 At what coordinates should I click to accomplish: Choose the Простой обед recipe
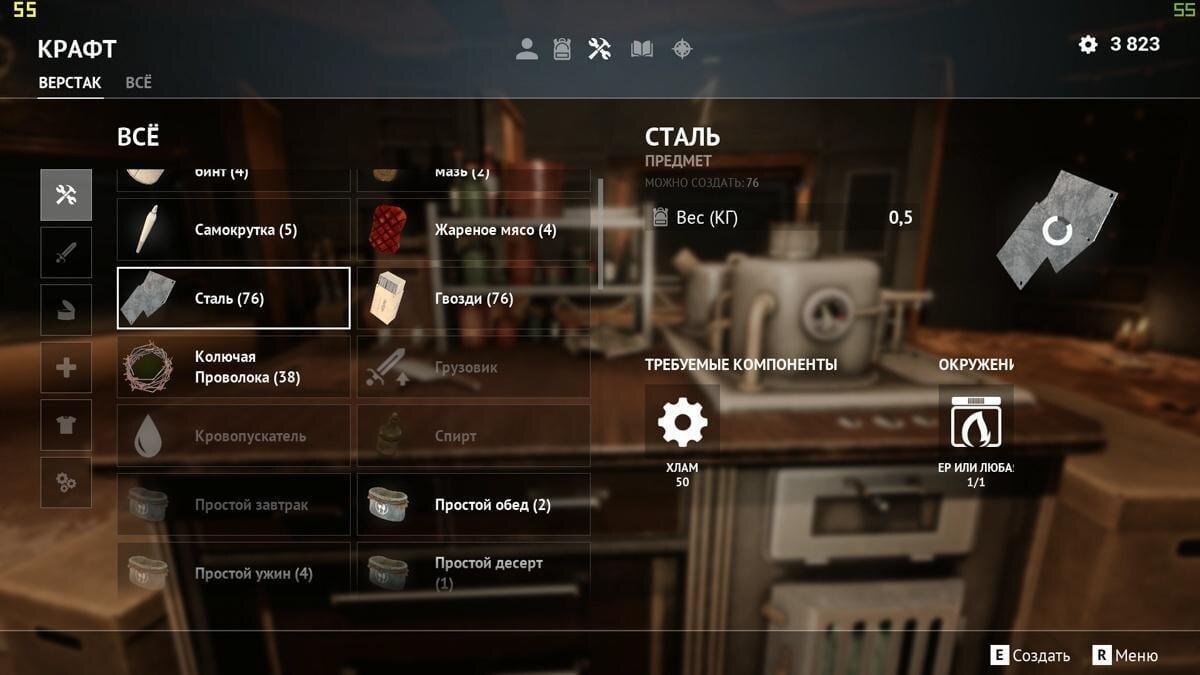[x=473, y=505]
